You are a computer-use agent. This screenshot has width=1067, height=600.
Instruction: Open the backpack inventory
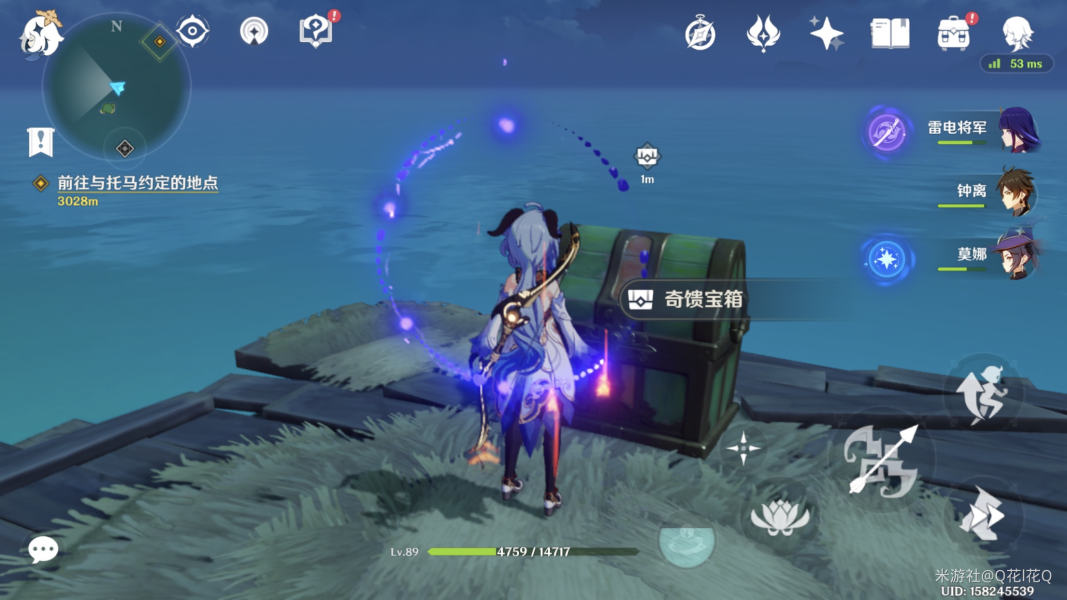(953, 34)
